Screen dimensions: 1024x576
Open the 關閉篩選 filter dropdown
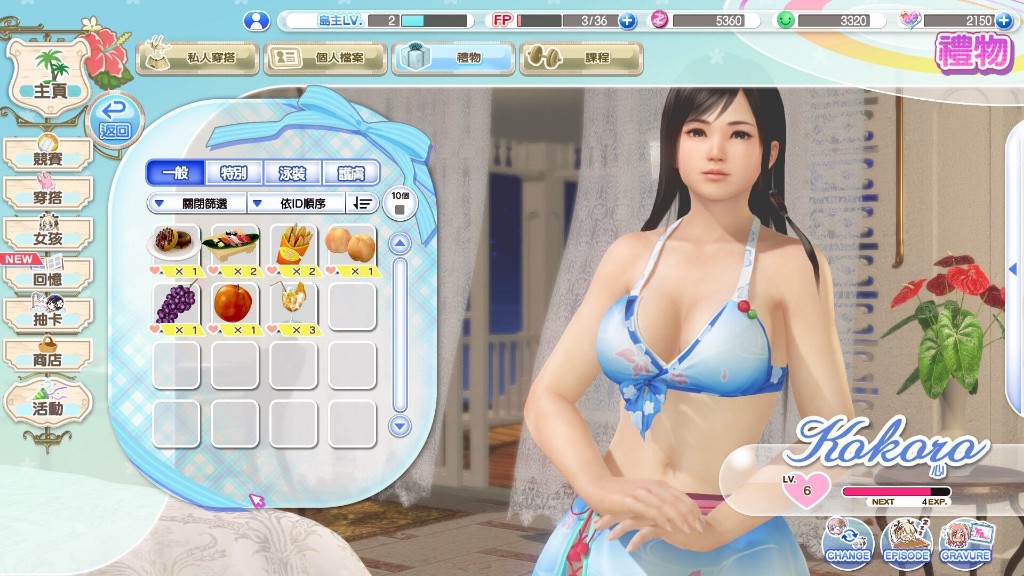[196, 204]
